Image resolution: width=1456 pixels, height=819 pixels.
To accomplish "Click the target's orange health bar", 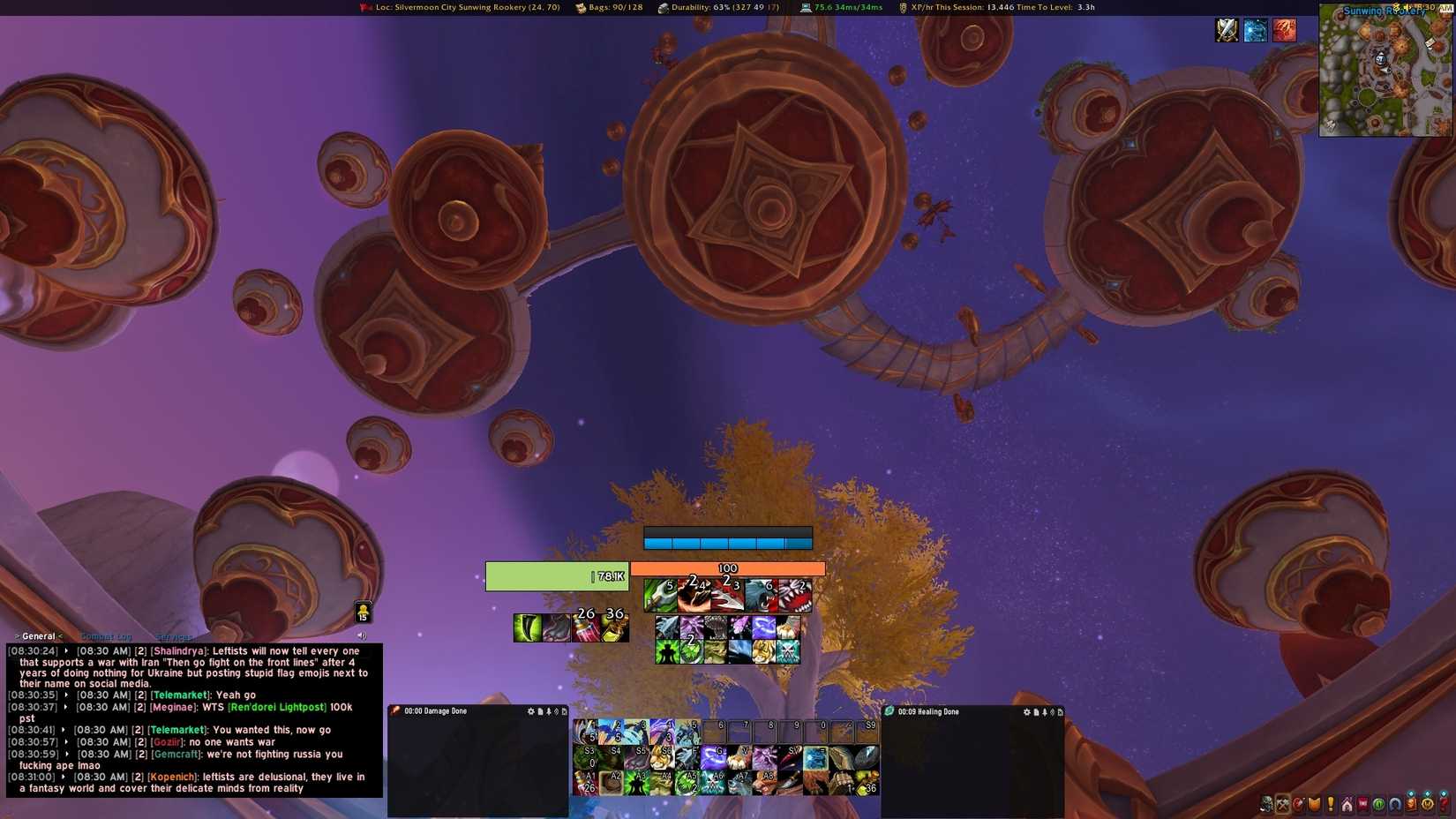I will coord(726,568).
